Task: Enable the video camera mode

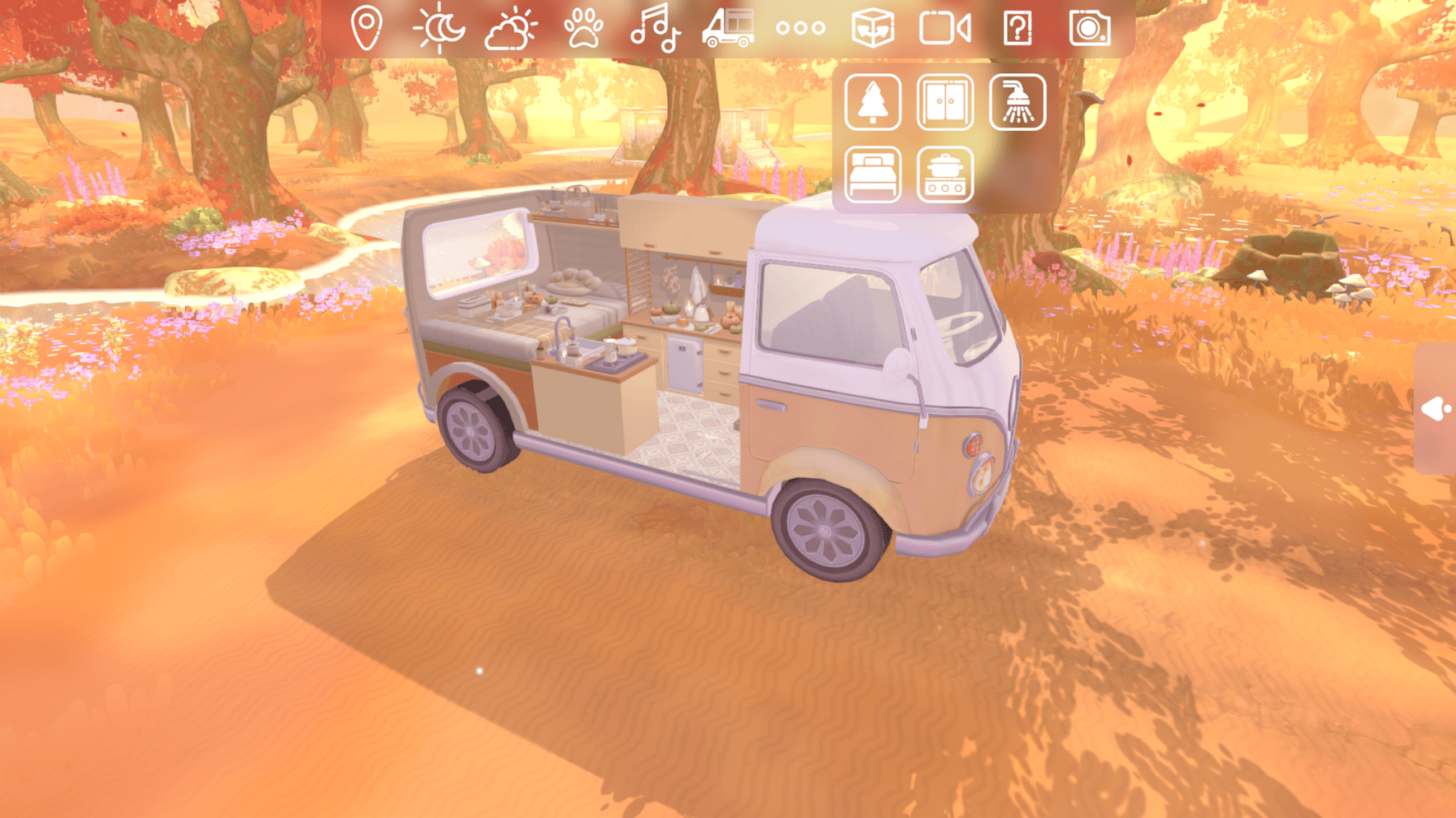Action: click(x=946, y=27)
